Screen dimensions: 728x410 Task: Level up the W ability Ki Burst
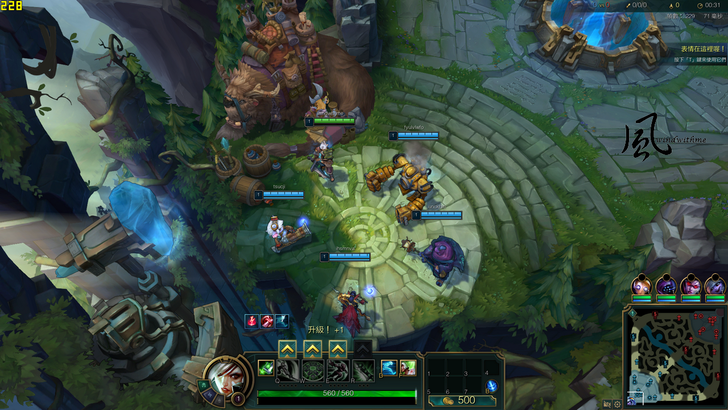(312, 347)
